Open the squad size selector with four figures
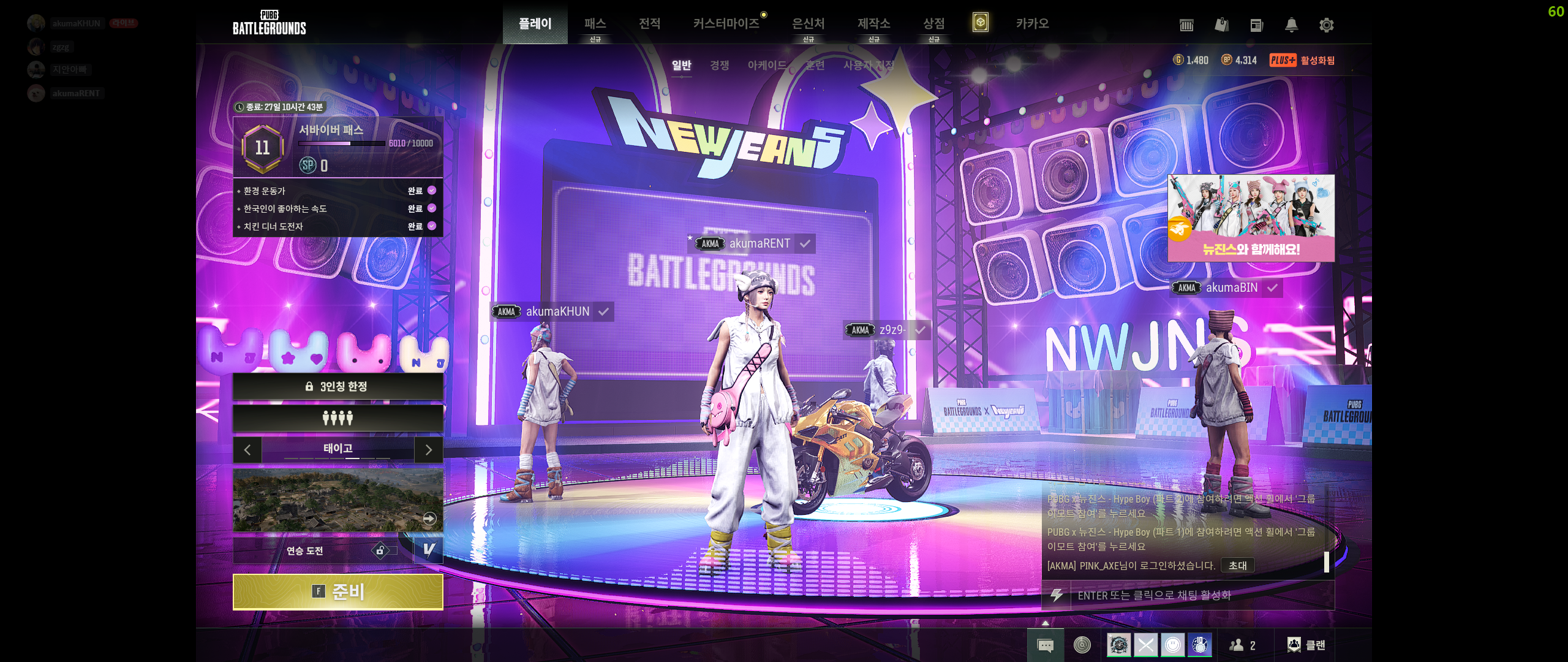The height and width of the screenshot is (662, 1568). (337, 418)
